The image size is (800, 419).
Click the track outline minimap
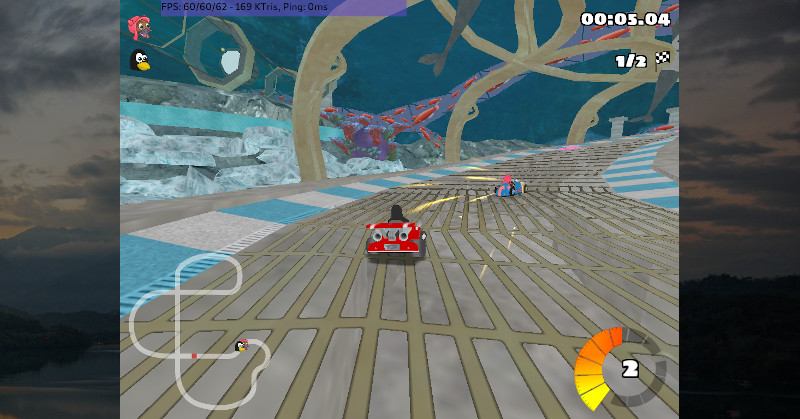pos(201,330)
